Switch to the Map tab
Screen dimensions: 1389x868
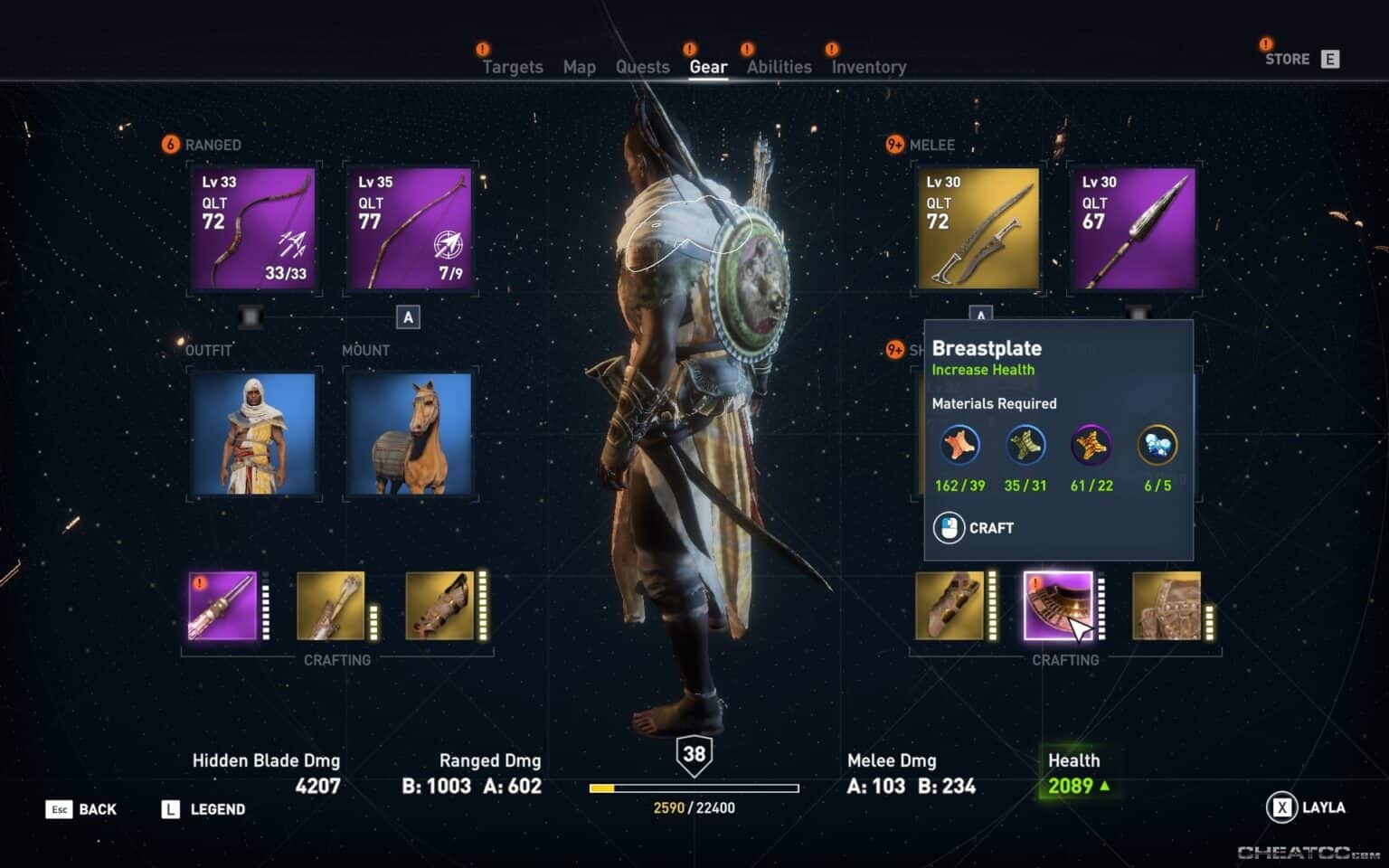point(579,67)
